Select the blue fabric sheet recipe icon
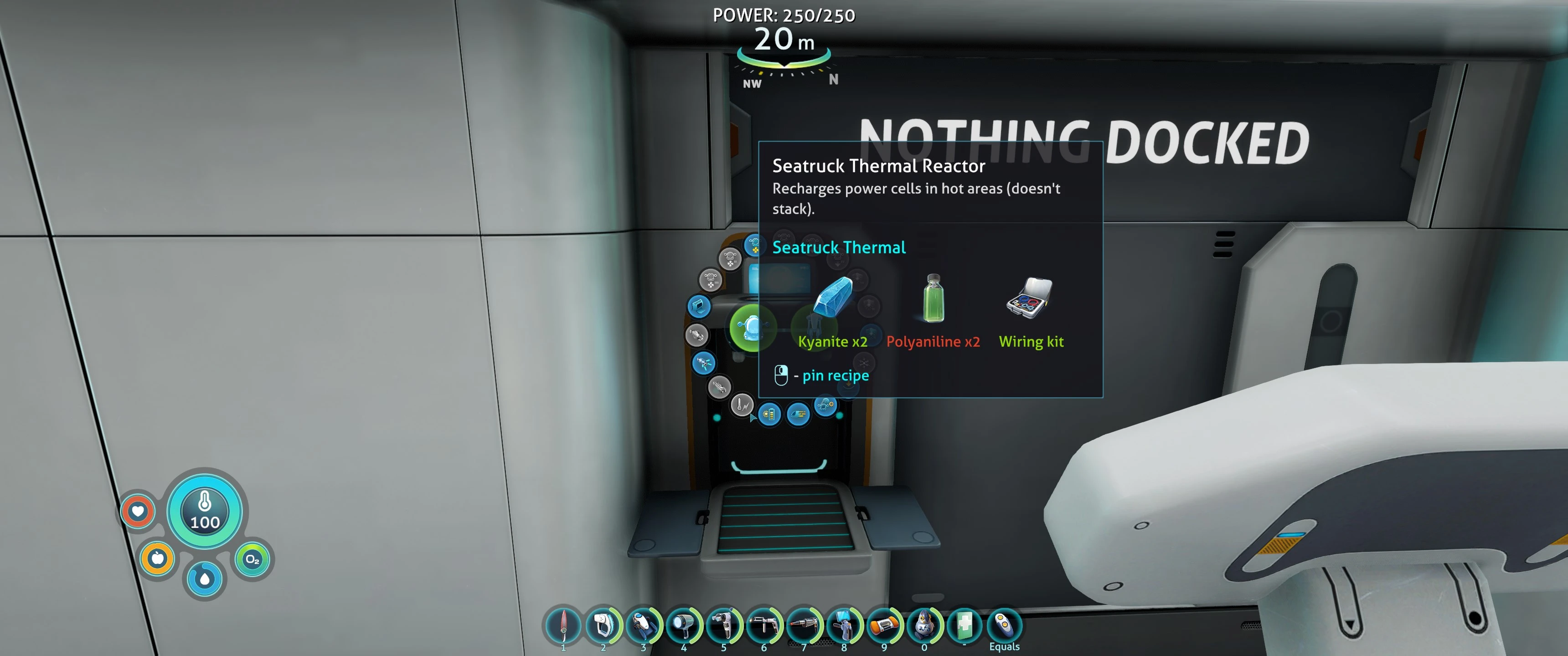This screenshot has width=1568, height=656. click(x=699, y=306)
